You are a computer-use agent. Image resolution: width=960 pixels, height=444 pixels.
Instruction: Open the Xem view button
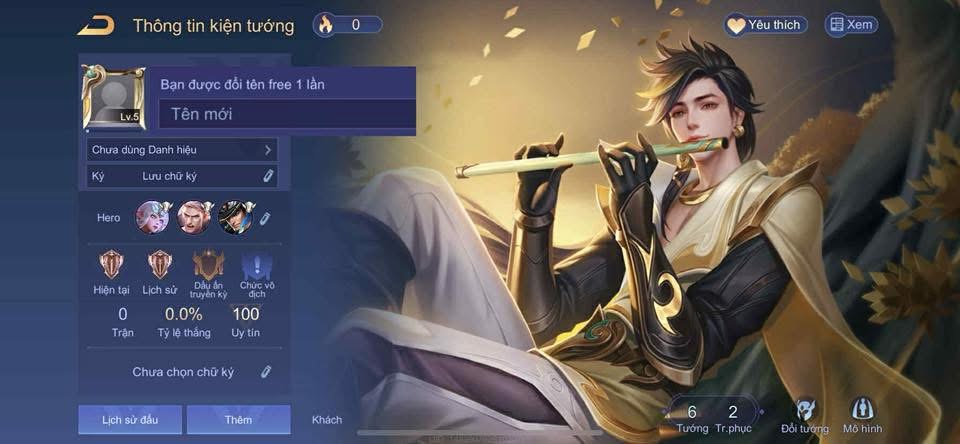(849, 25)
